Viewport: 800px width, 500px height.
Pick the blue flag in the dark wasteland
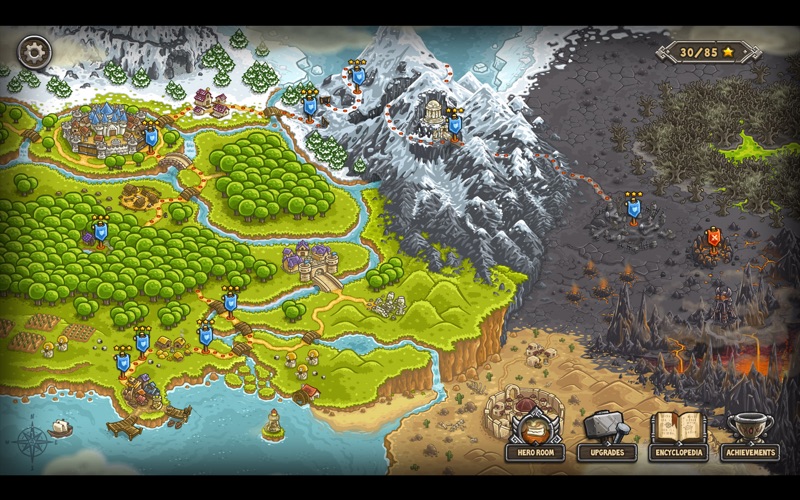tap(633, 209)
